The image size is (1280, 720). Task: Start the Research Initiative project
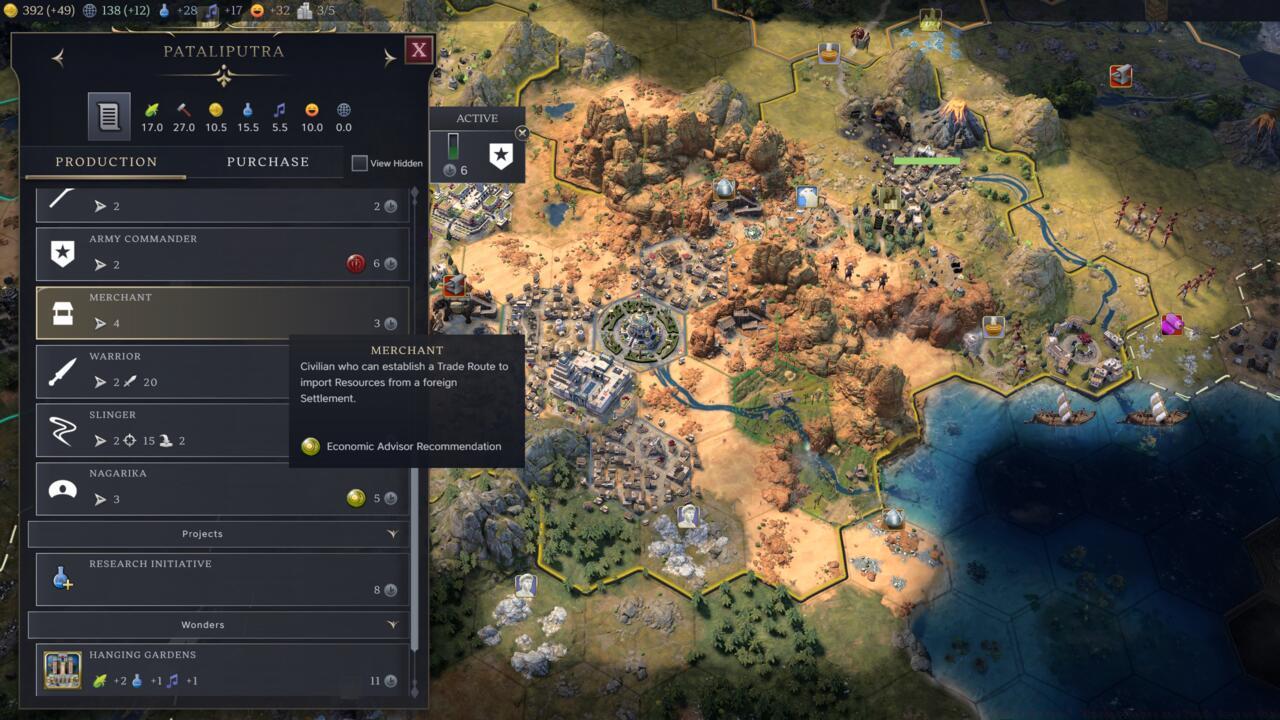click(222, 579)
